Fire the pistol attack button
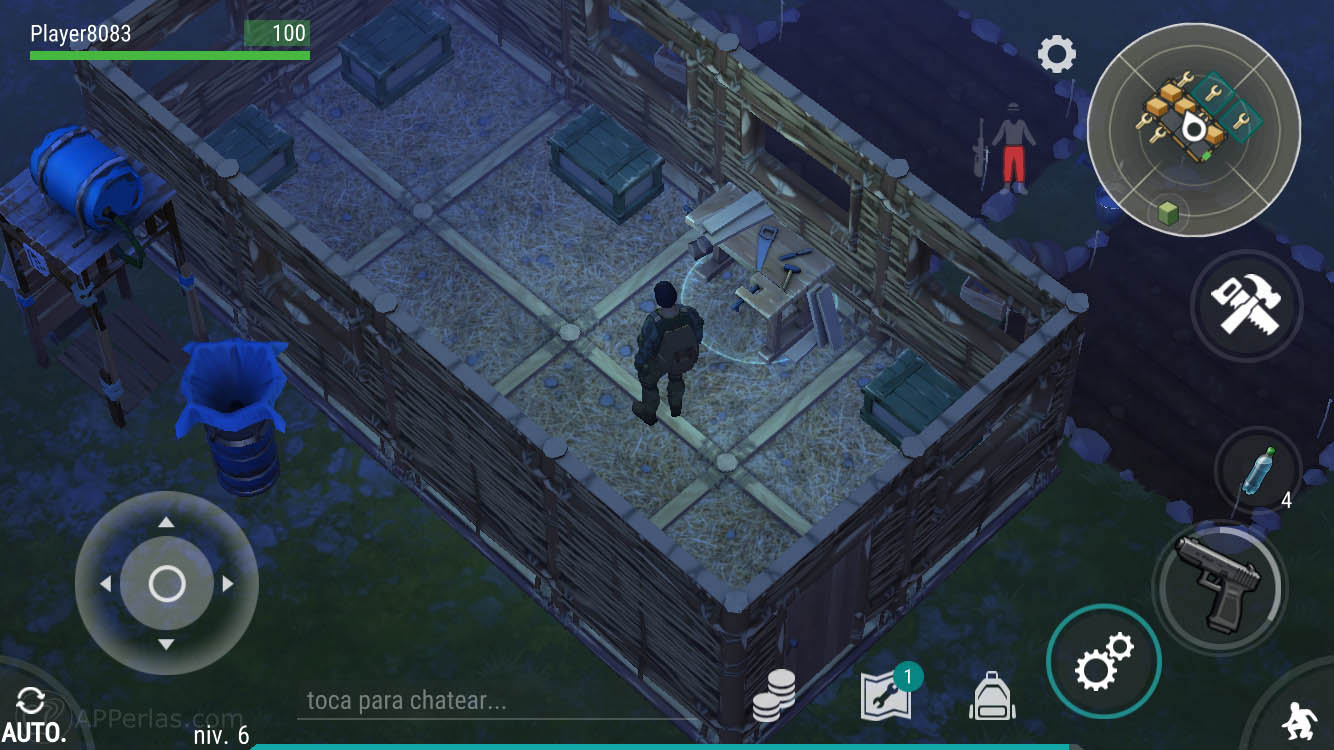1334x750 pixels. pyautogui.click(x=1218, y=585)
